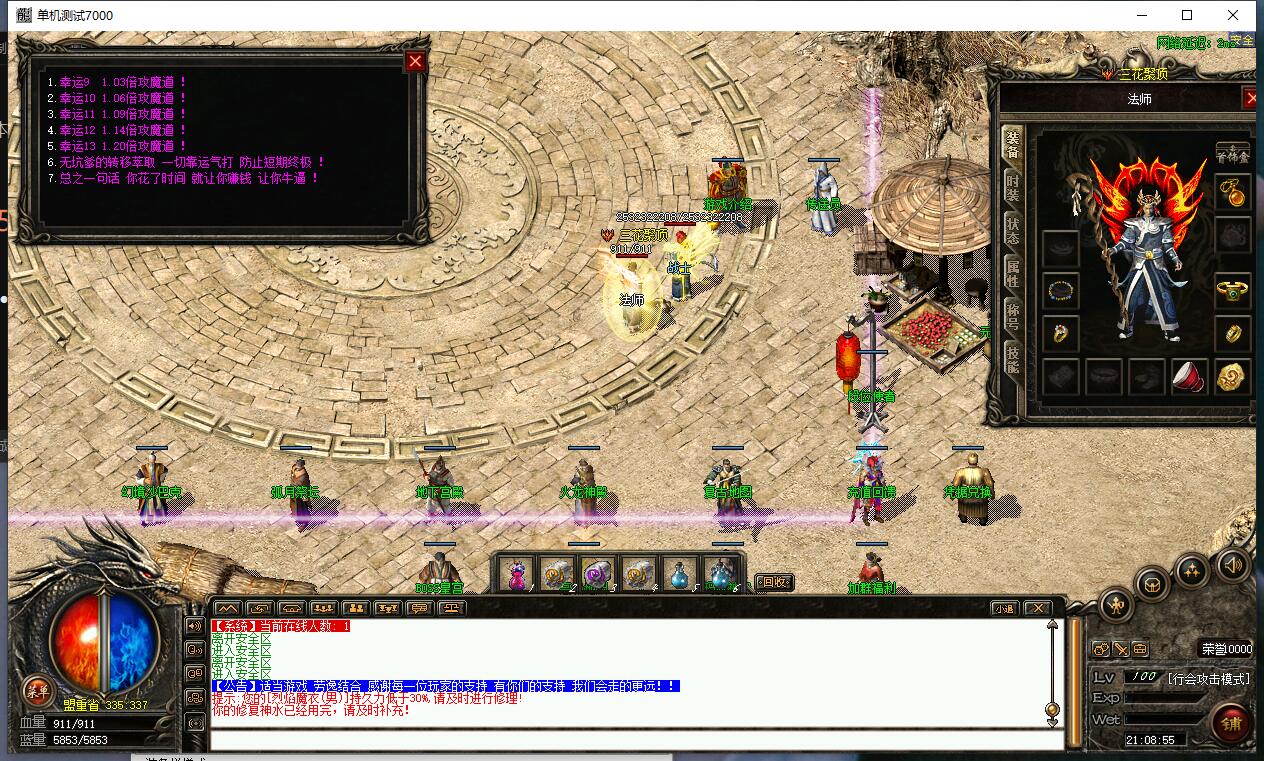Viewport: 1264px width, 761px height.
Task: Select the red drum equipment slot
Action: [1189, 377]
